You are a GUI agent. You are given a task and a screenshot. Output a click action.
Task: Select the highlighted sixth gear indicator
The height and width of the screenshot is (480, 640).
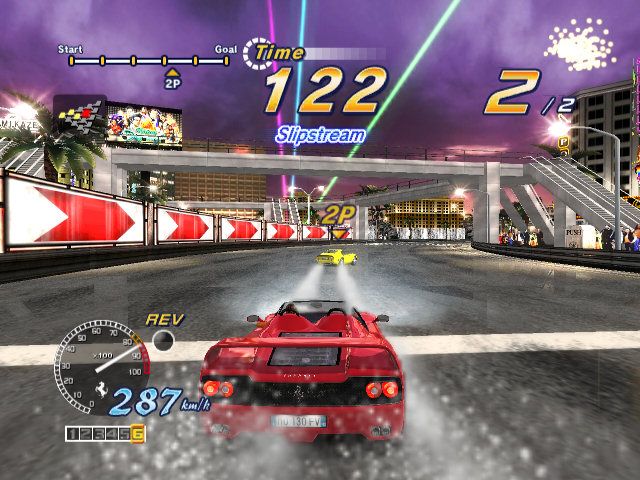(x=137, y=433)
